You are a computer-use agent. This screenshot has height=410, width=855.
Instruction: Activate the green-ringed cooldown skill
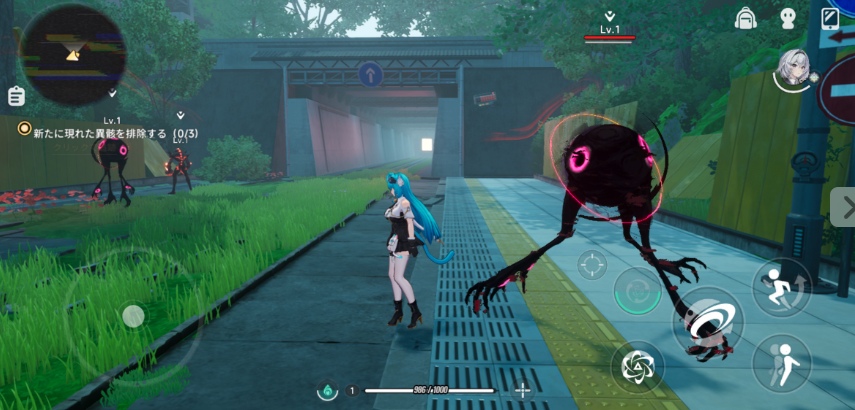click(x=636, y=293)
